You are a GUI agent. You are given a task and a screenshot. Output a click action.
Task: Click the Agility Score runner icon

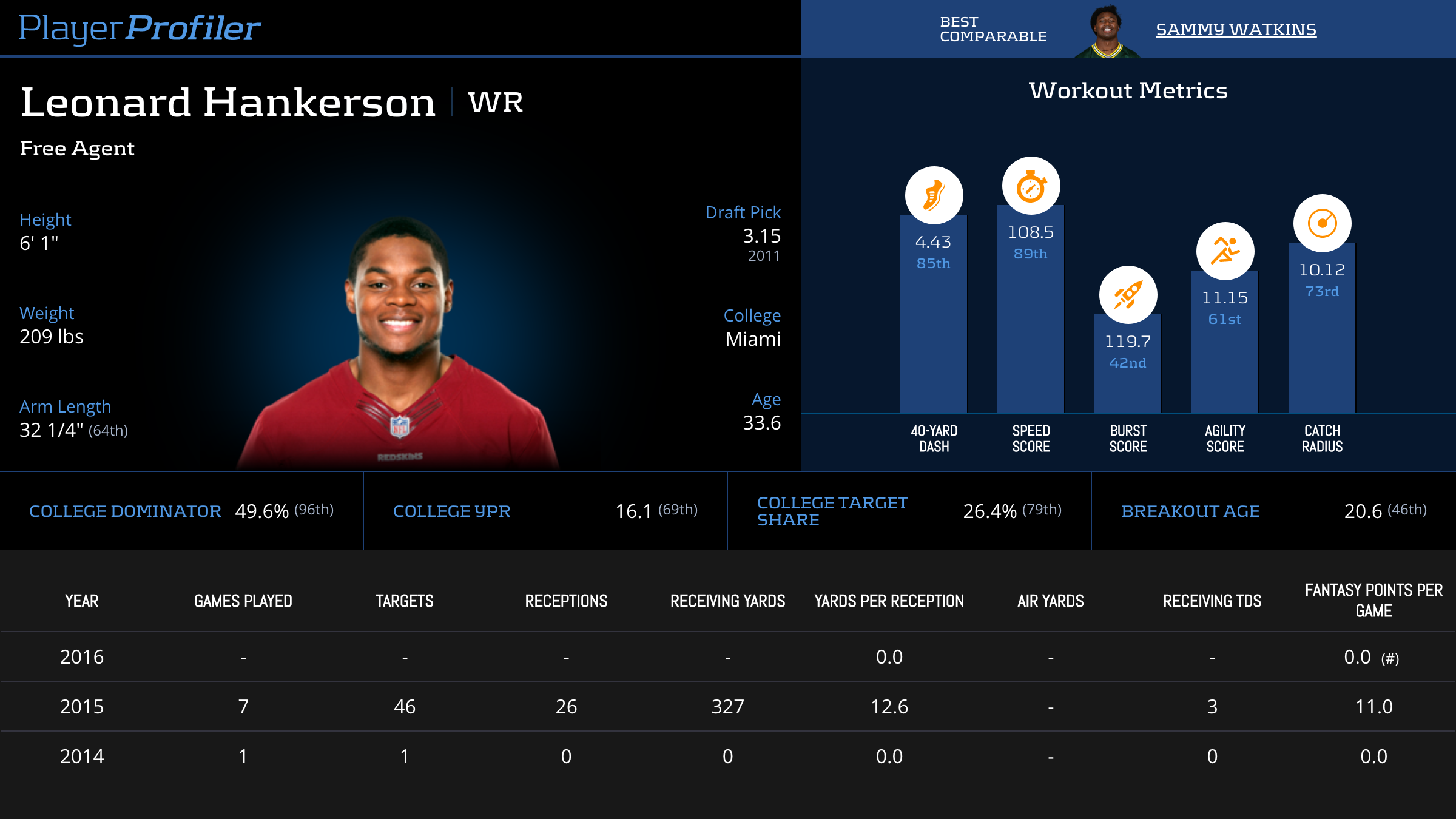click(x=1225, y=251)
